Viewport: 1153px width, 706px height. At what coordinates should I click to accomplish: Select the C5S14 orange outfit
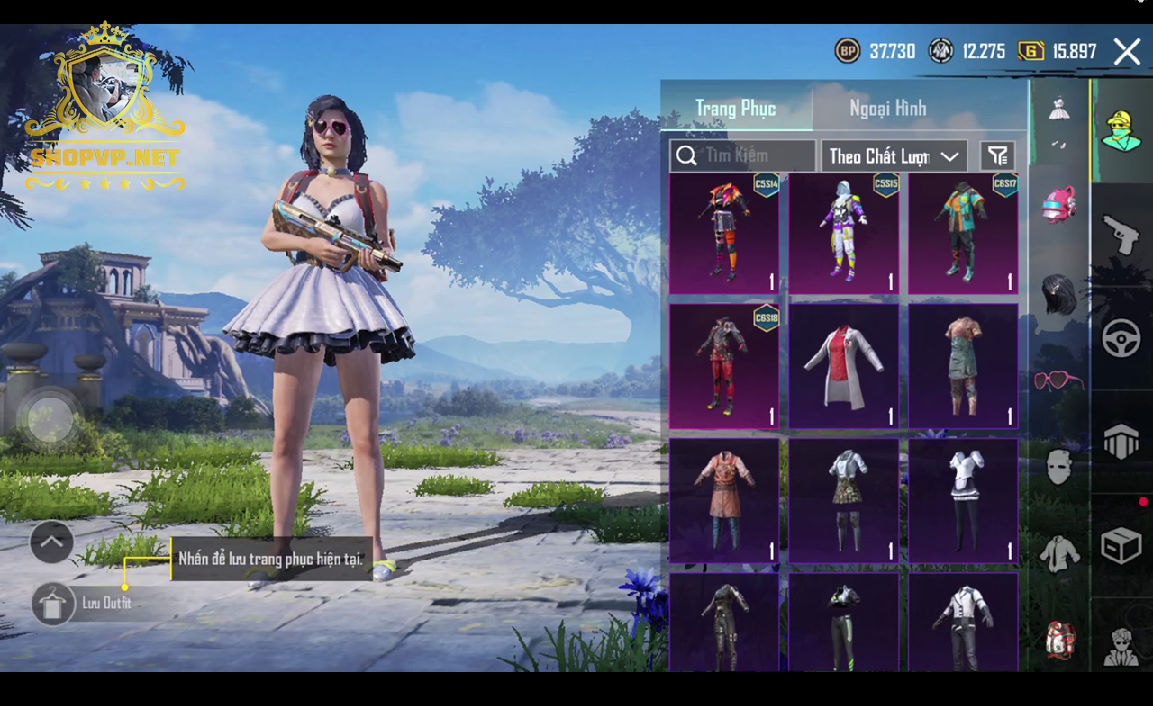click(x=724, y=233)
